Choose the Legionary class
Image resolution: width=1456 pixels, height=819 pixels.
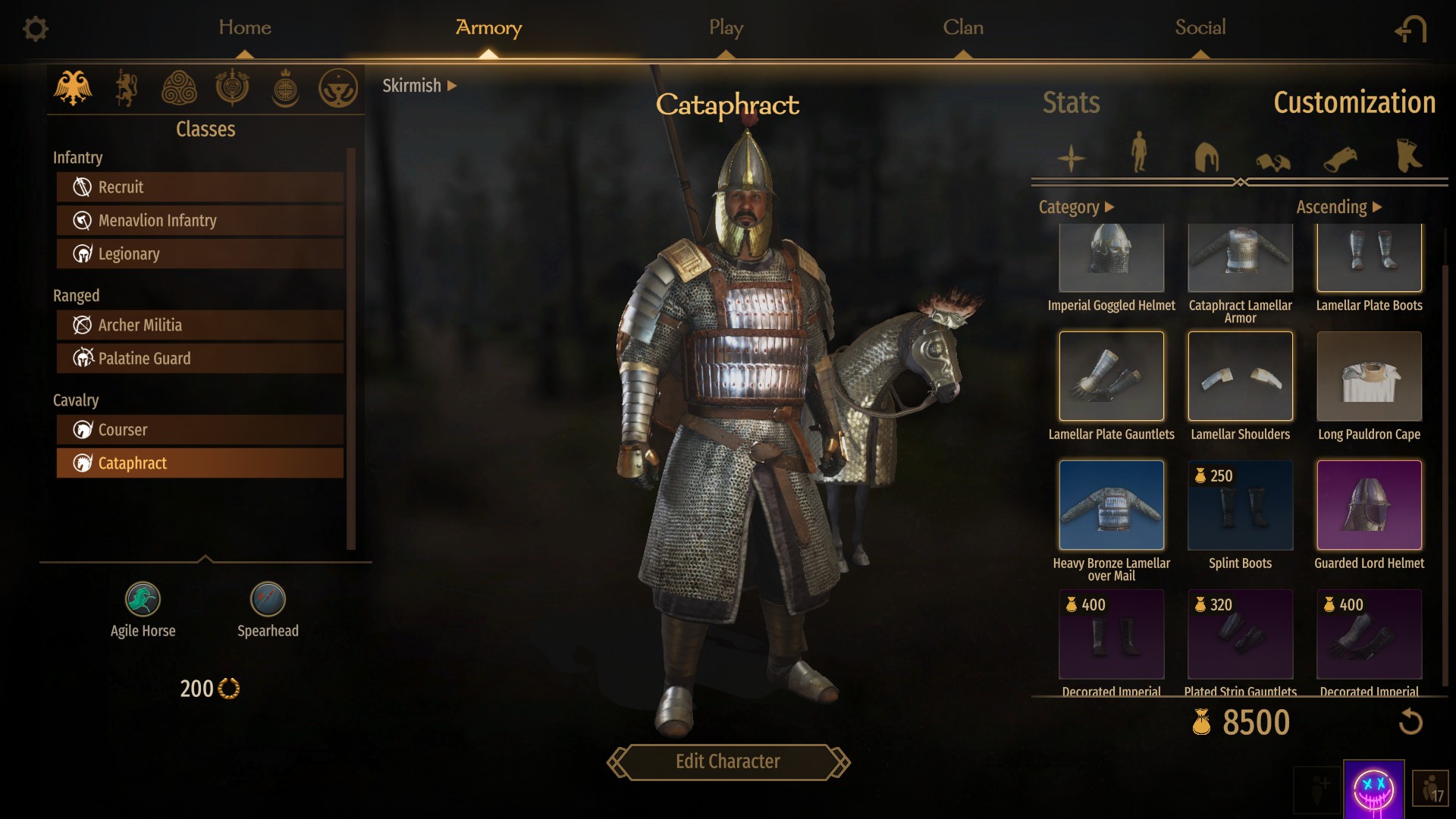tap(200, 254)
